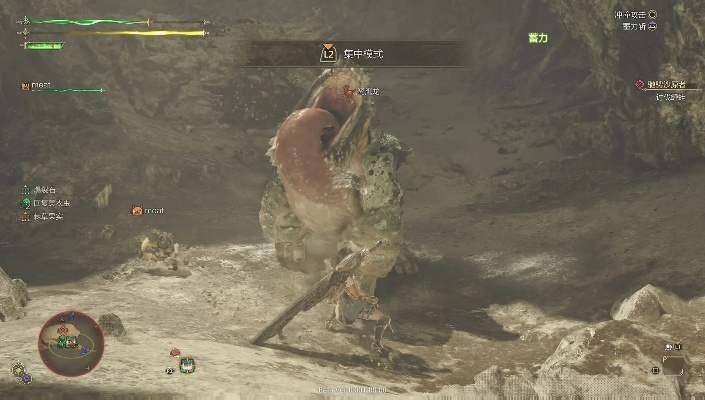Click the Palico companion nameplate icon

[x=136, y=211]
